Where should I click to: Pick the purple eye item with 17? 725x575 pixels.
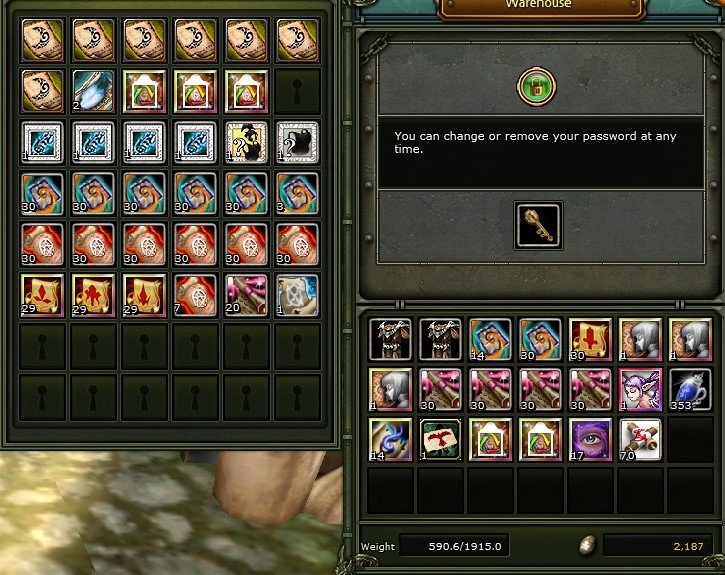click(589, 438)
